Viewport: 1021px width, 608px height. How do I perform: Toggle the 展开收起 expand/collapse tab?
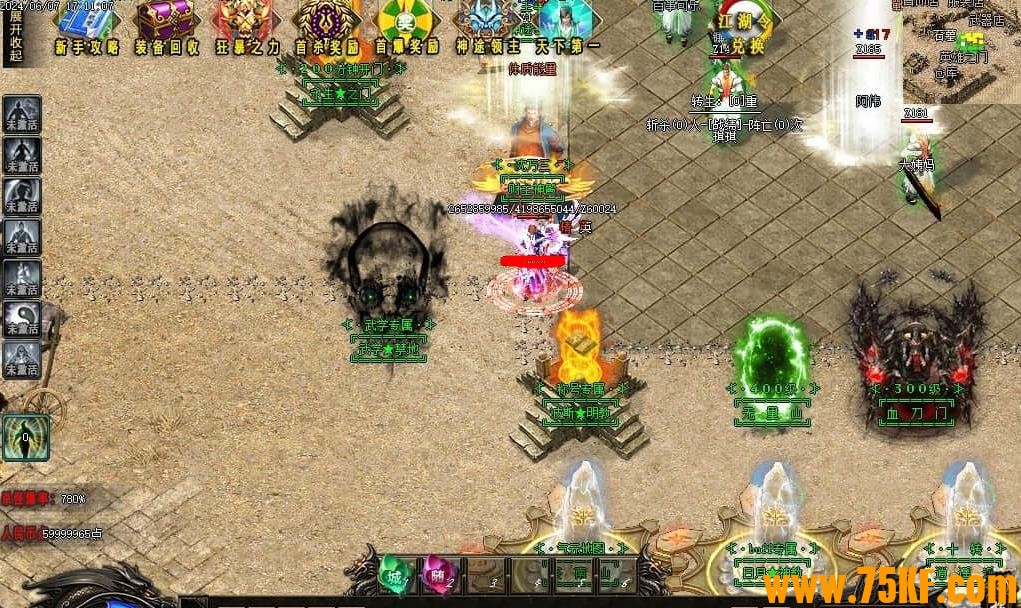tap(15, 35)
